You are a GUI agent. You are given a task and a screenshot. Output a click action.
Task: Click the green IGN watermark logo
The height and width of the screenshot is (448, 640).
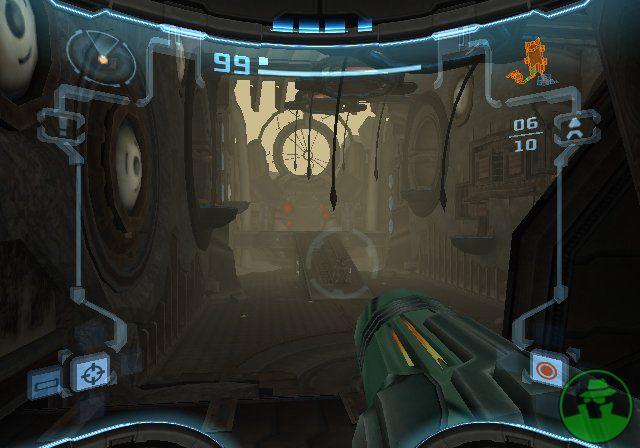pyautogui.click(x=598, y=406)
